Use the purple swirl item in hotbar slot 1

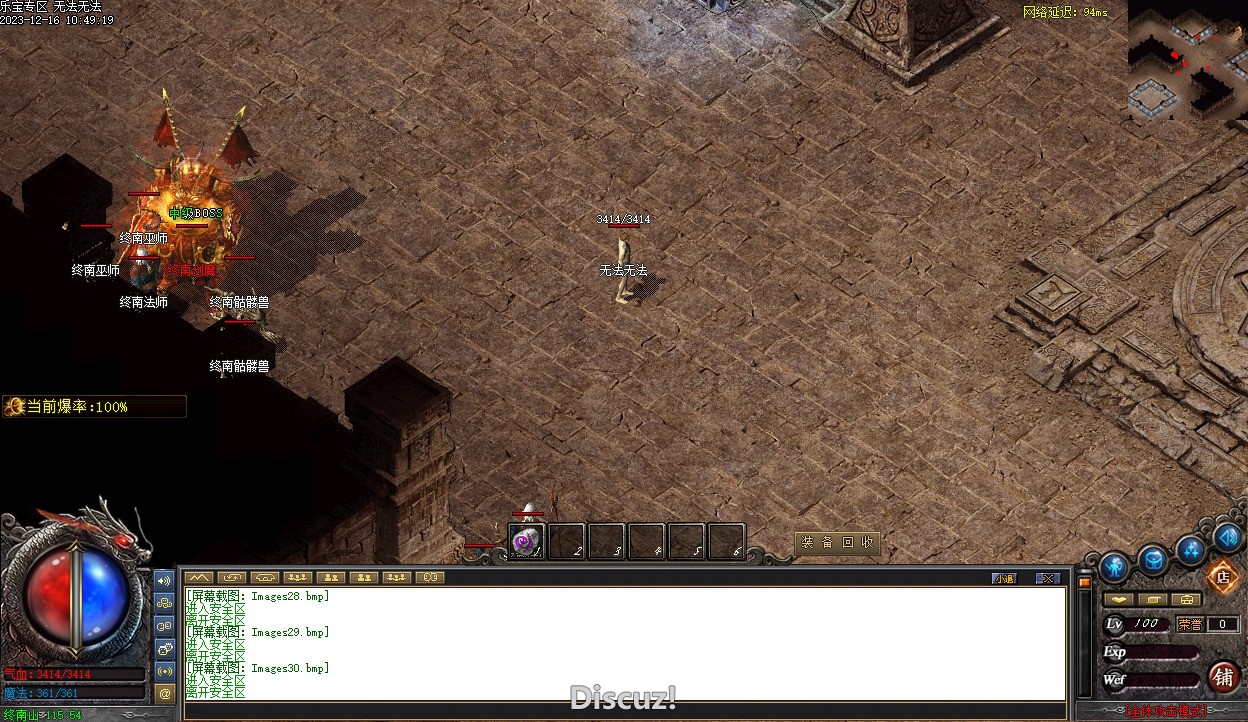526,541
